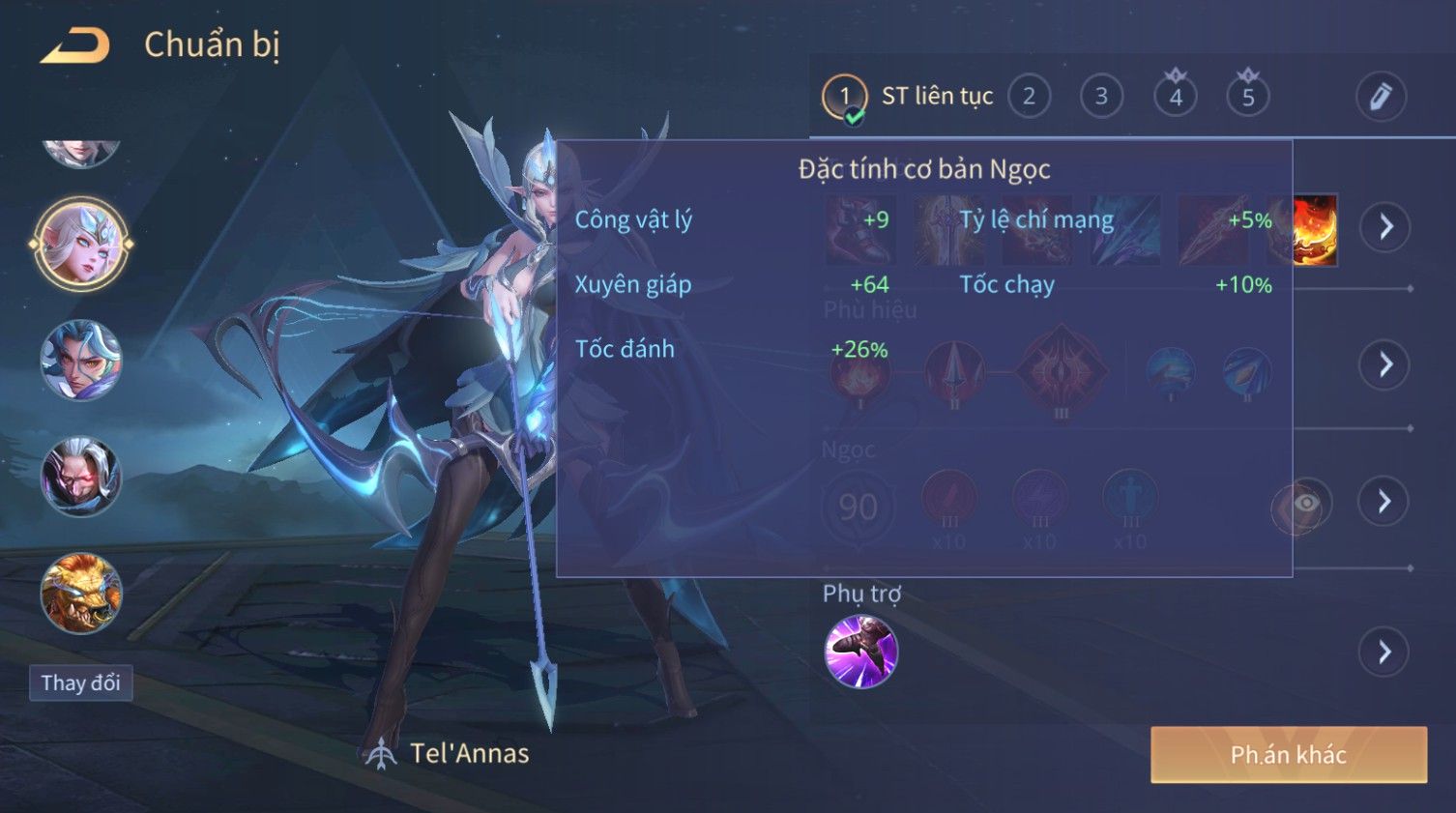Pick the blue-haired hero portrait
The image size is (1456, 813).
coord(81,361)
